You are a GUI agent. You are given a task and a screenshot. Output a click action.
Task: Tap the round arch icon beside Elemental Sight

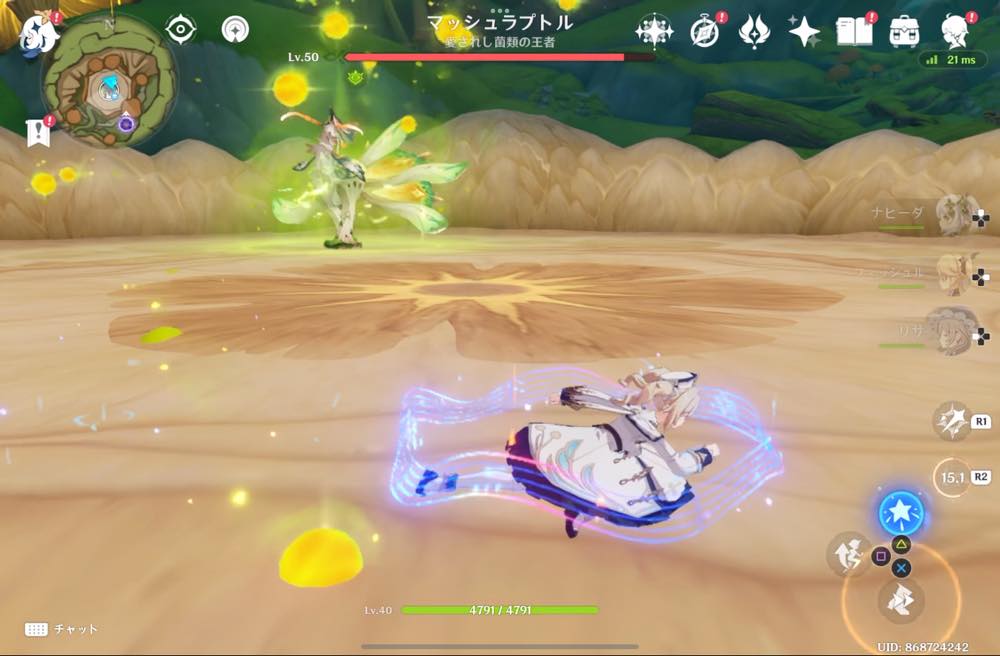click(x=235, y=29)
